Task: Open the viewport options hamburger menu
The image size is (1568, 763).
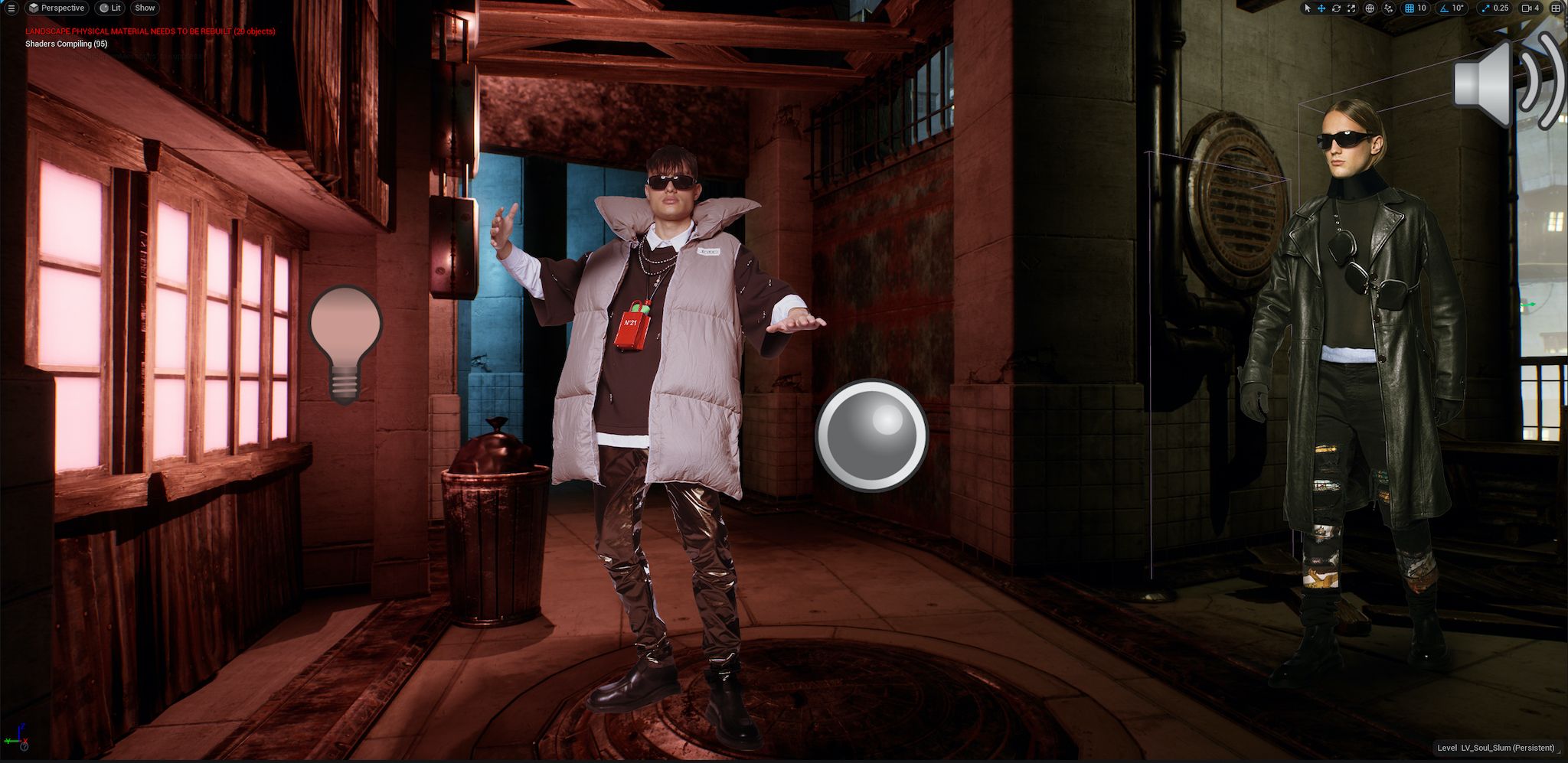Action: (11, 8)
